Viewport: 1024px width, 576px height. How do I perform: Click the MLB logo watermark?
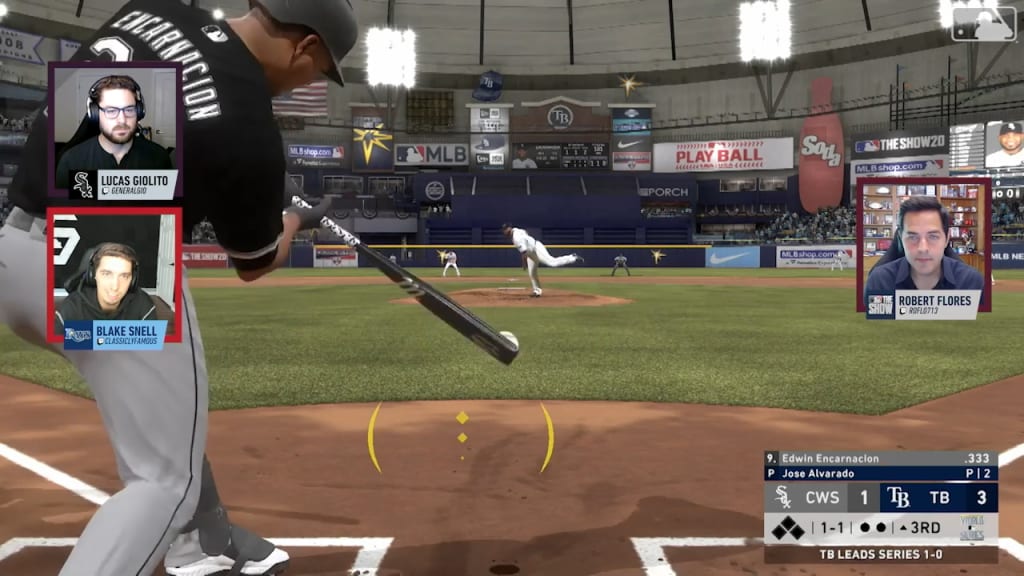[x=983, y=24]
